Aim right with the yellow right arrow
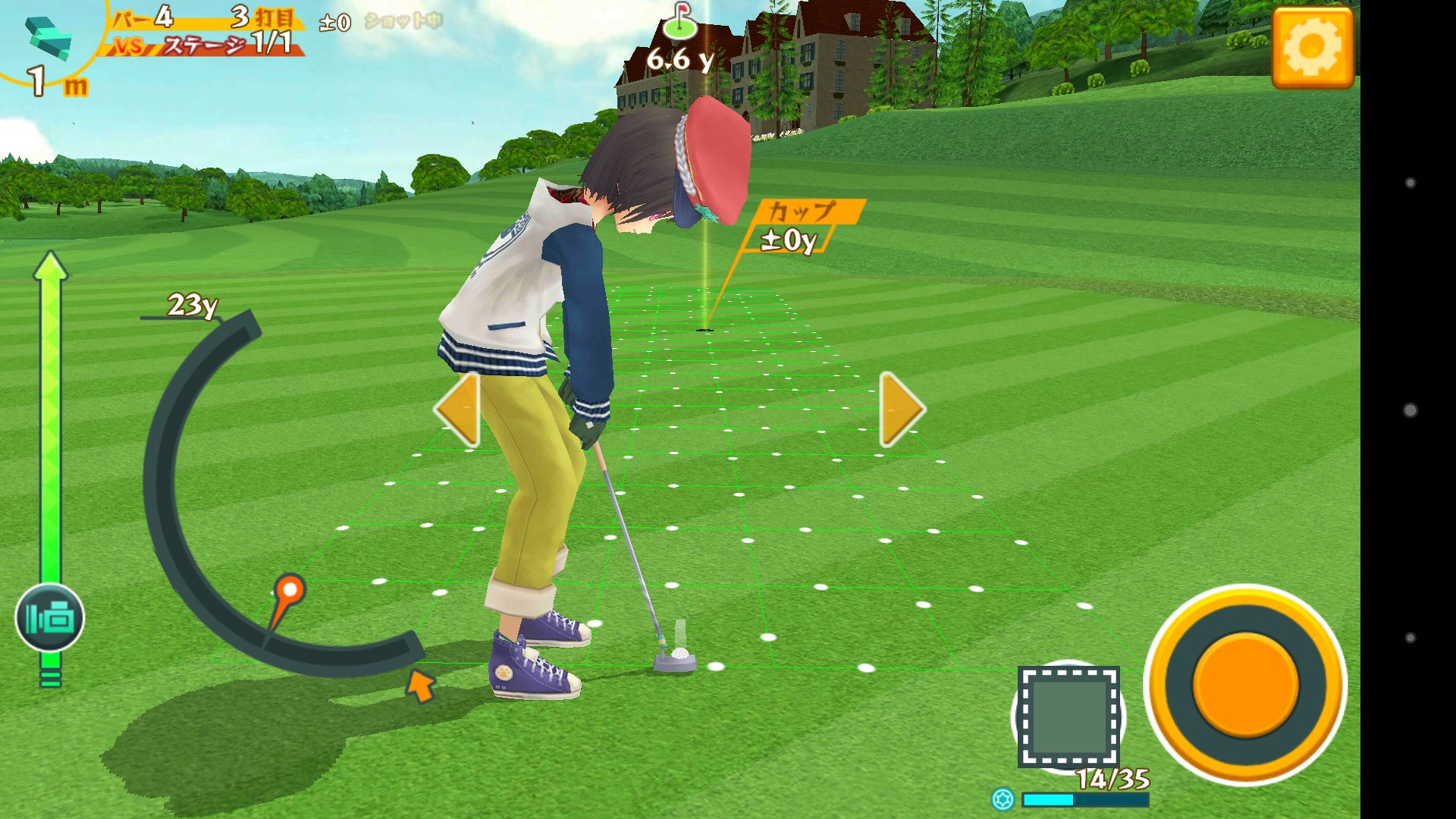 pyautogui.click(x=901, y=409)
